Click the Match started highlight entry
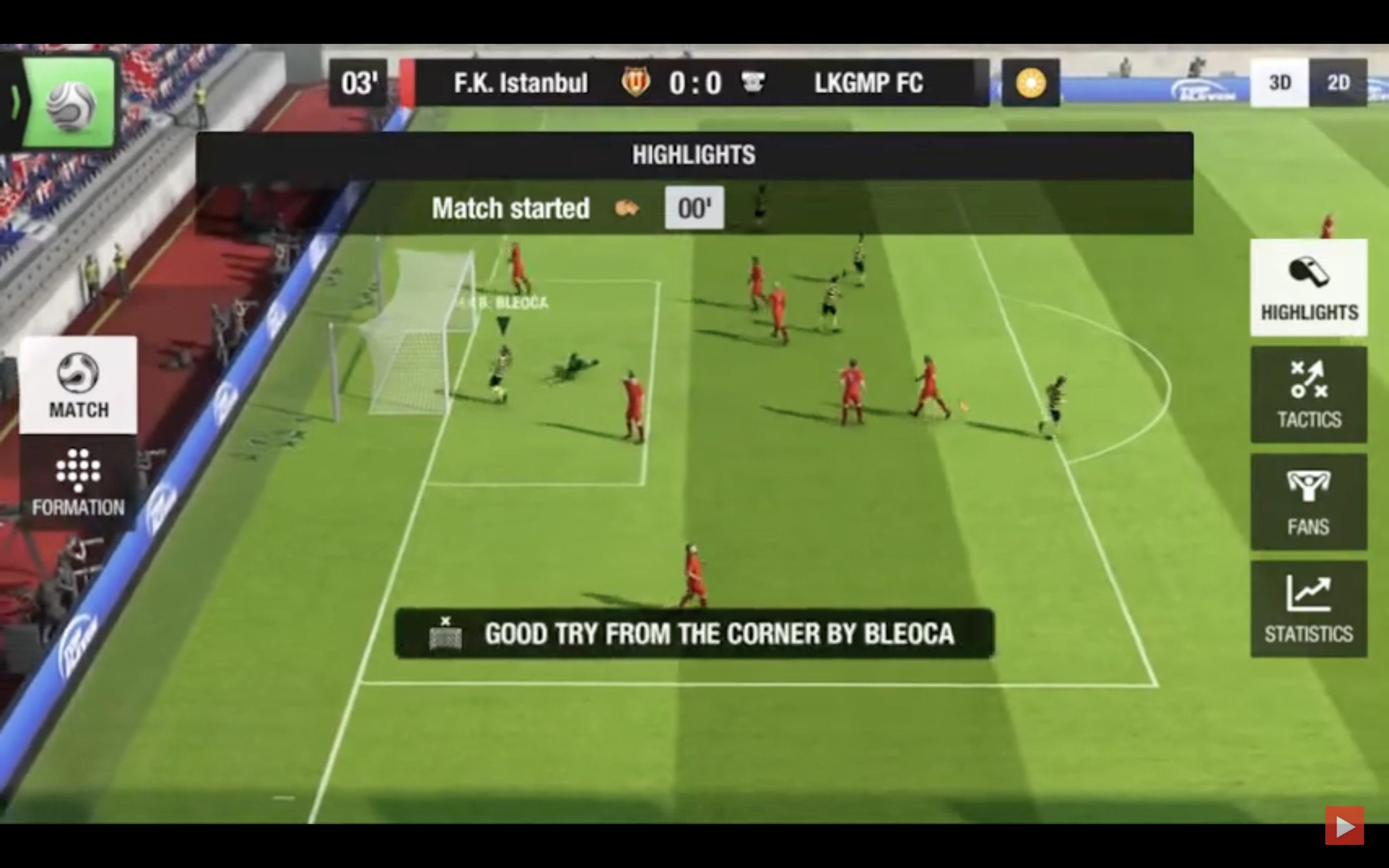1389x868 pixels. pos(511,208)
